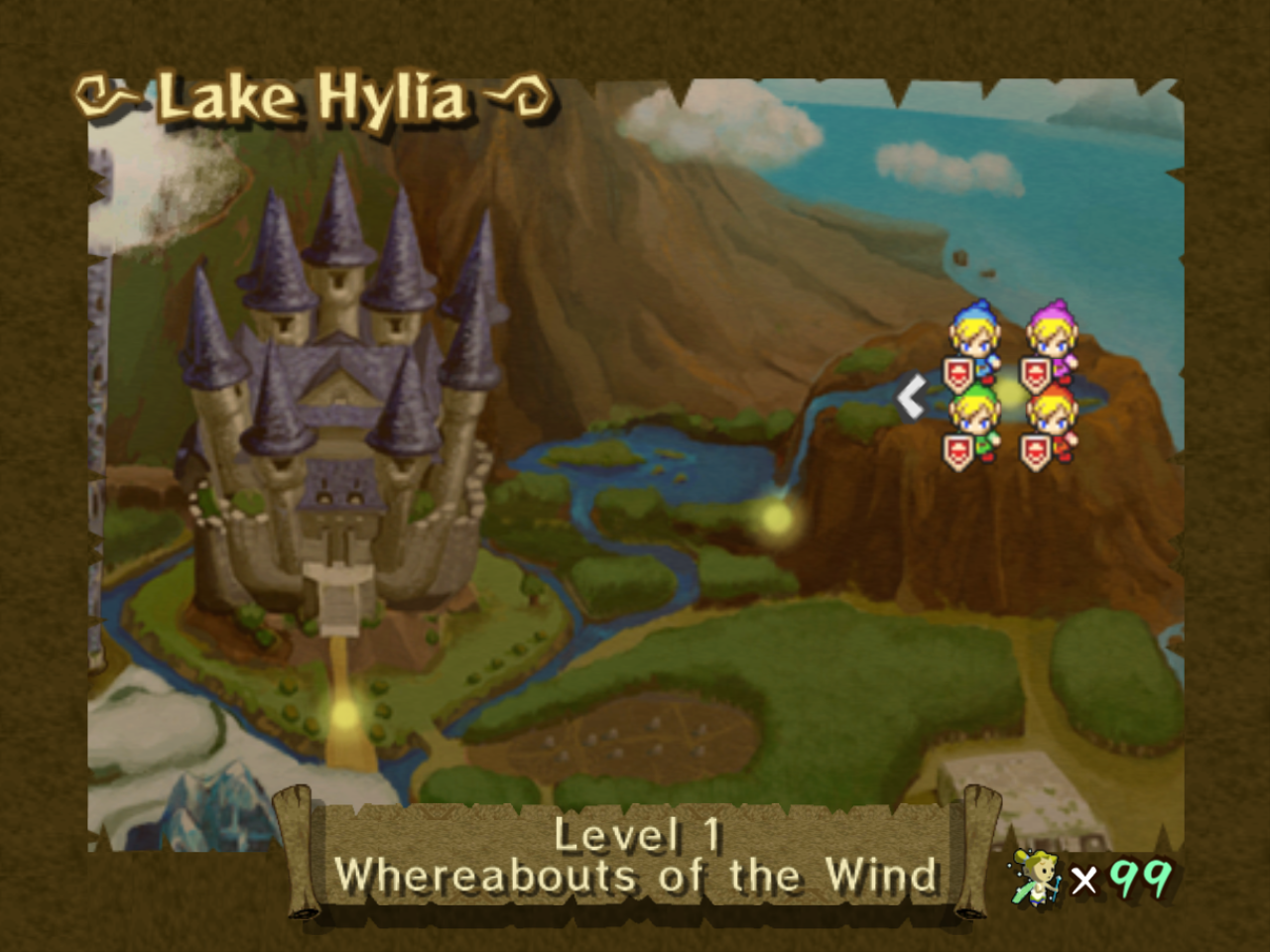The width and height of the screenshot is (1270, 952).
Task: Toggle the glowing marker near the river mouth
Action: pyautogui.click(x=777, y=518)
